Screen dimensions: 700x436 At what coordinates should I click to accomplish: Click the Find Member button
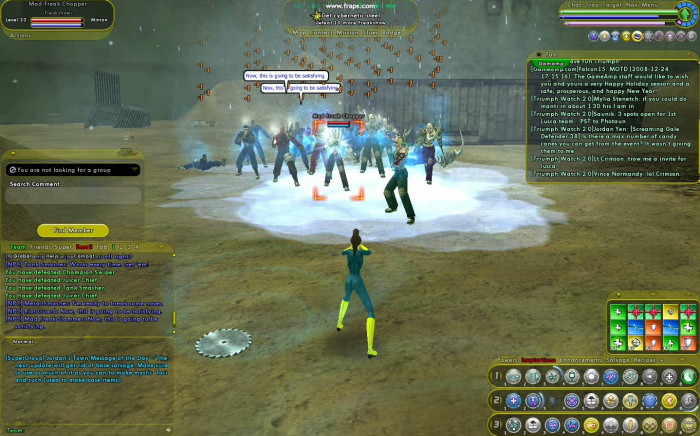[x=73, y=230]
